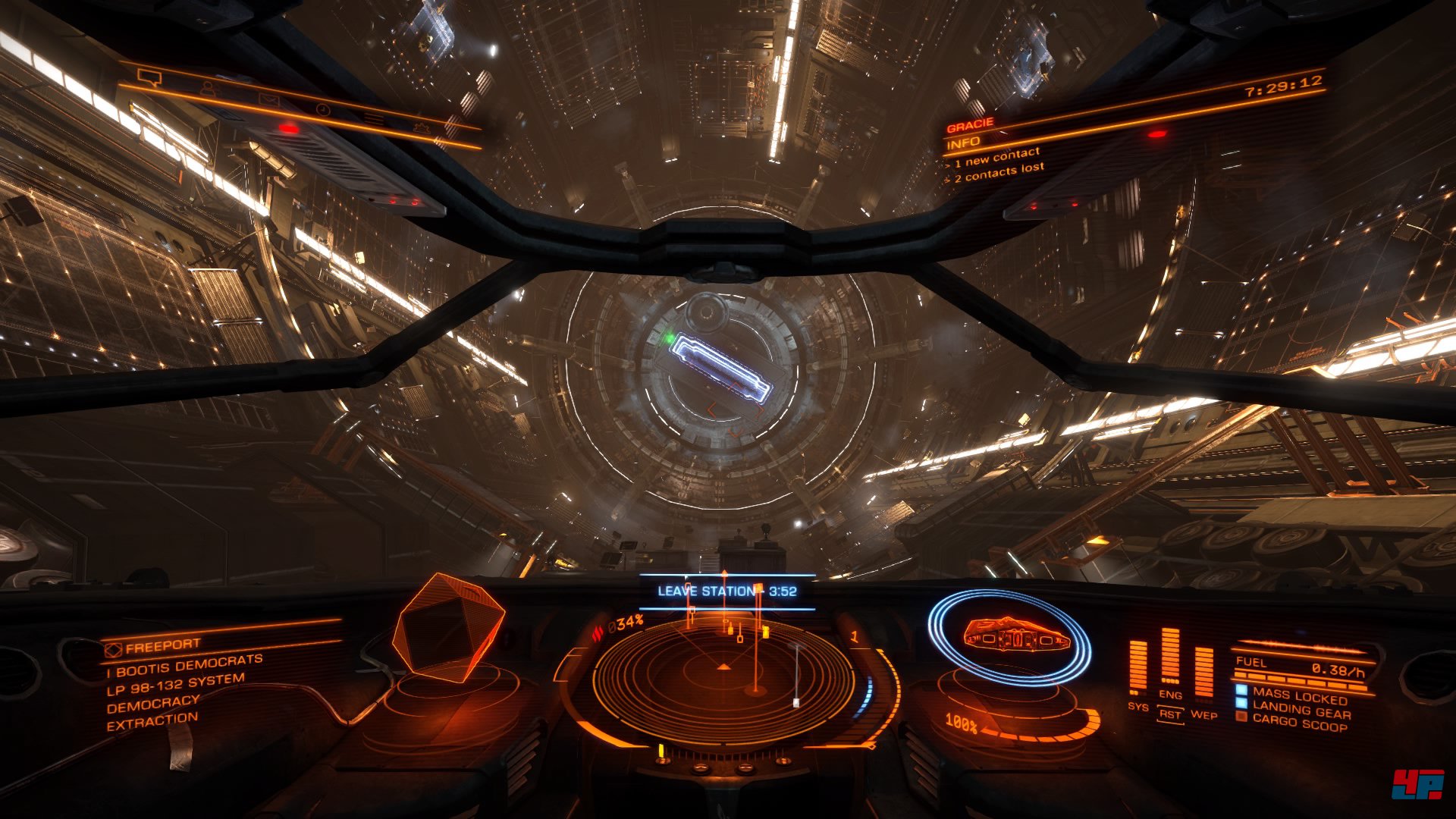This screenshot has width=1456, height=819.
Task: Toggle the Landing Gear indicator
Action: (1301, 711)
